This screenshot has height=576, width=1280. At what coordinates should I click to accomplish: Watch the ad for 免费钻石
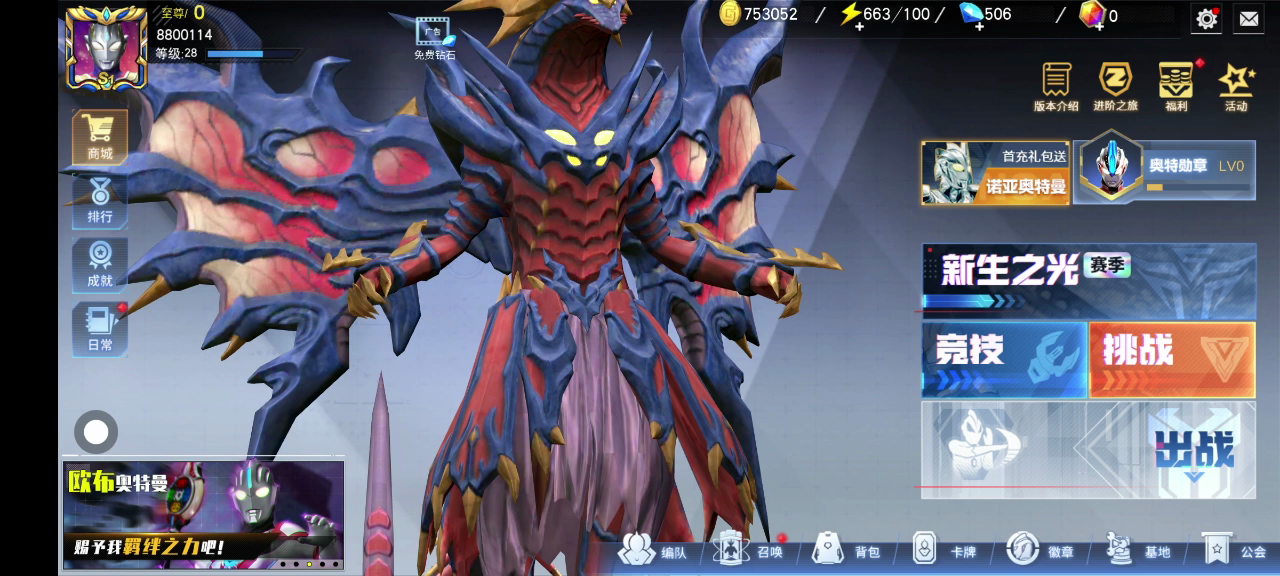coord(434,38)
